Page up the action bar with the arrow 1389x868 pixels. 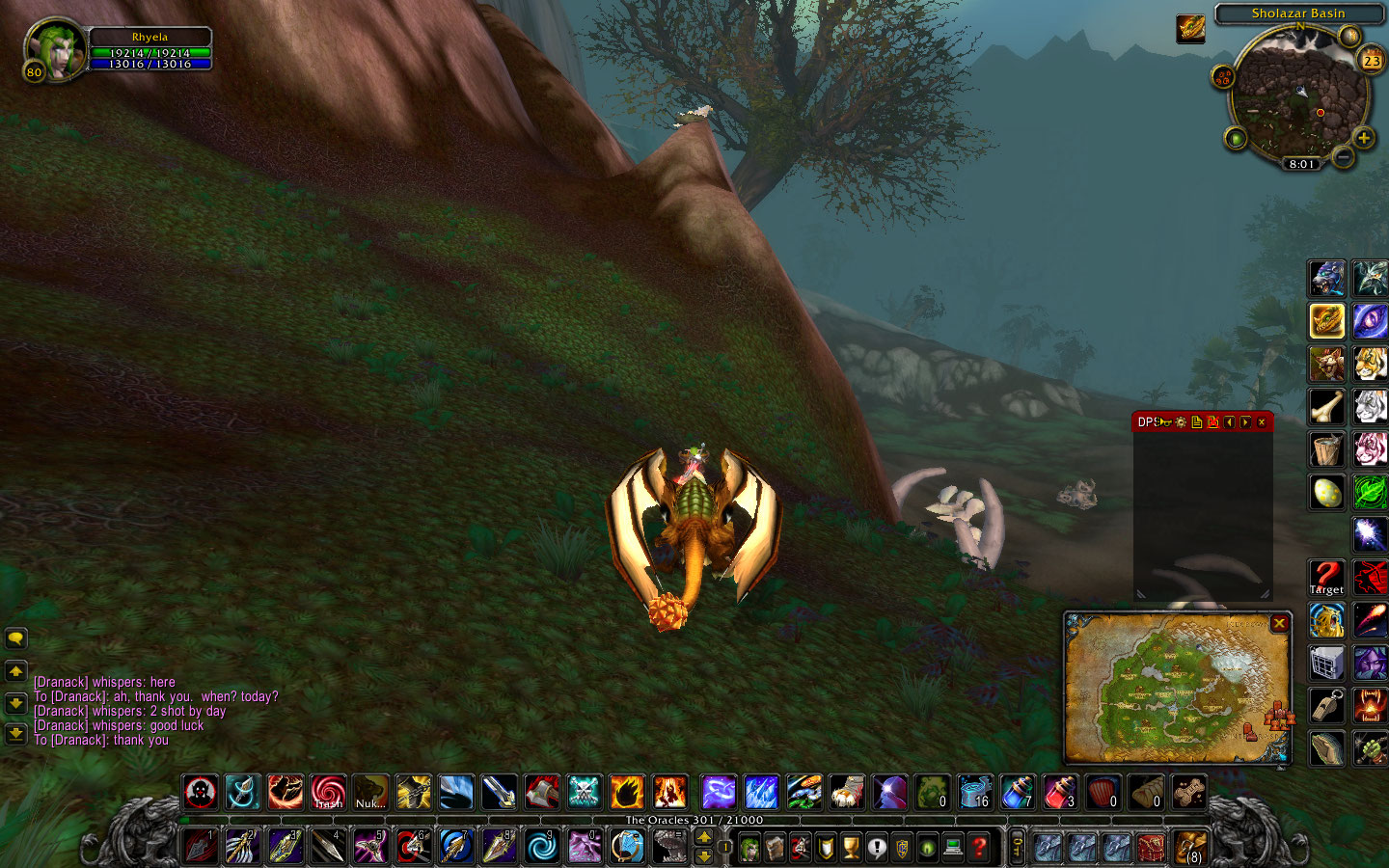(x=704, y=836)
